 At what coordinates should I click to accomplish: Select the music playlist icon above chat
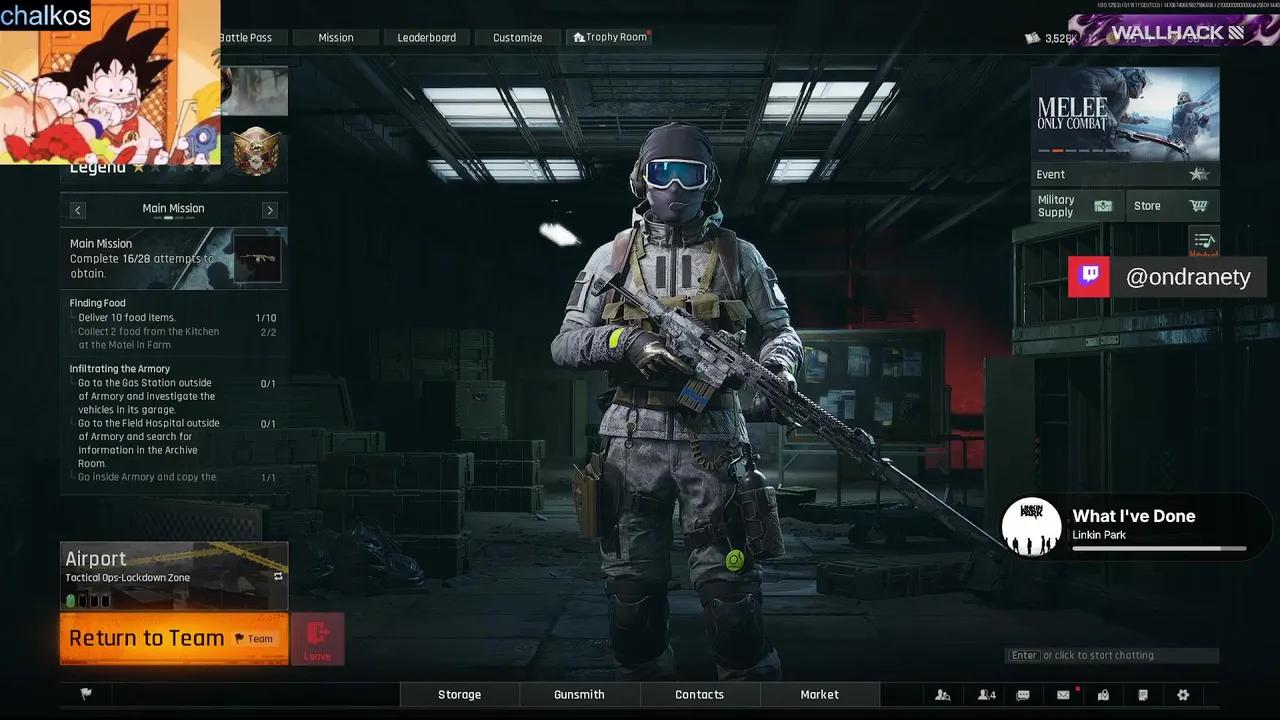(1204, 240)
